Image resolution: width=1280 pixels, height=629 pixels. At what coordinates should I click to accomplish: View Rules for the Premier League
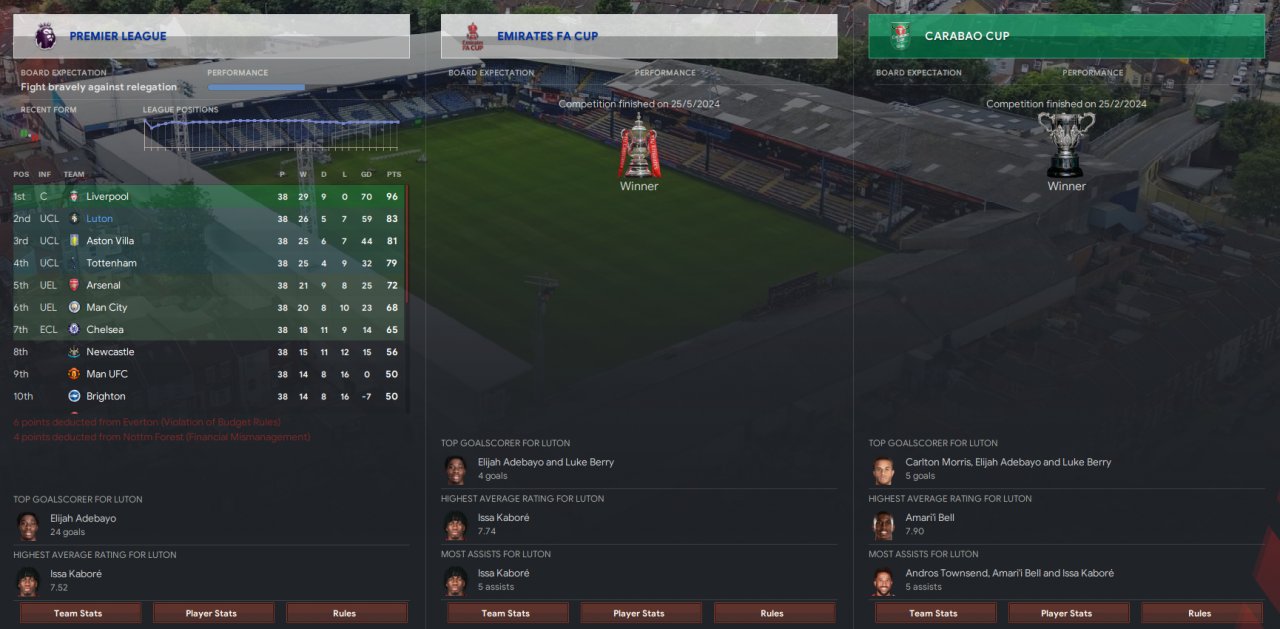coord(346,613)
